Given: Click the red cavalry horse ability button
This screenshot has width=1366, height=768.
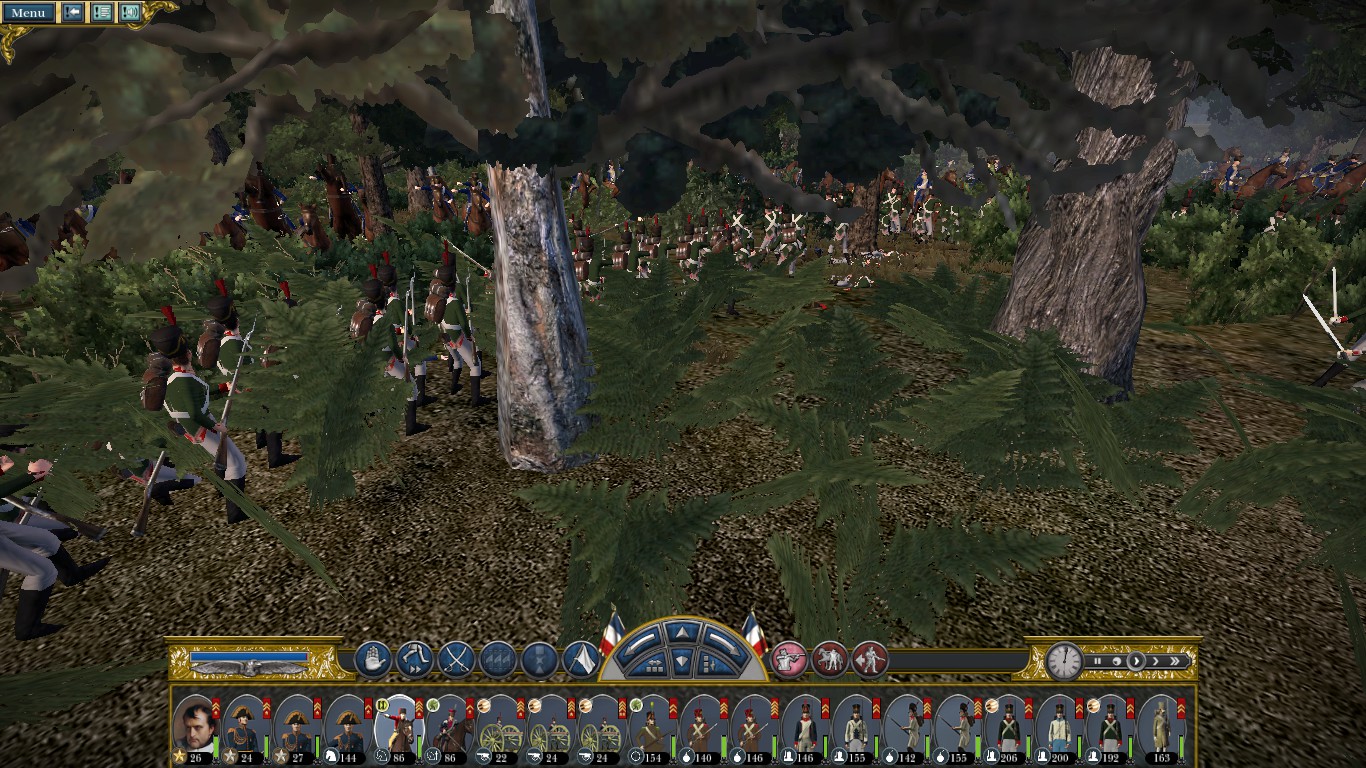Looking at the screenshot, I should 829,660.
